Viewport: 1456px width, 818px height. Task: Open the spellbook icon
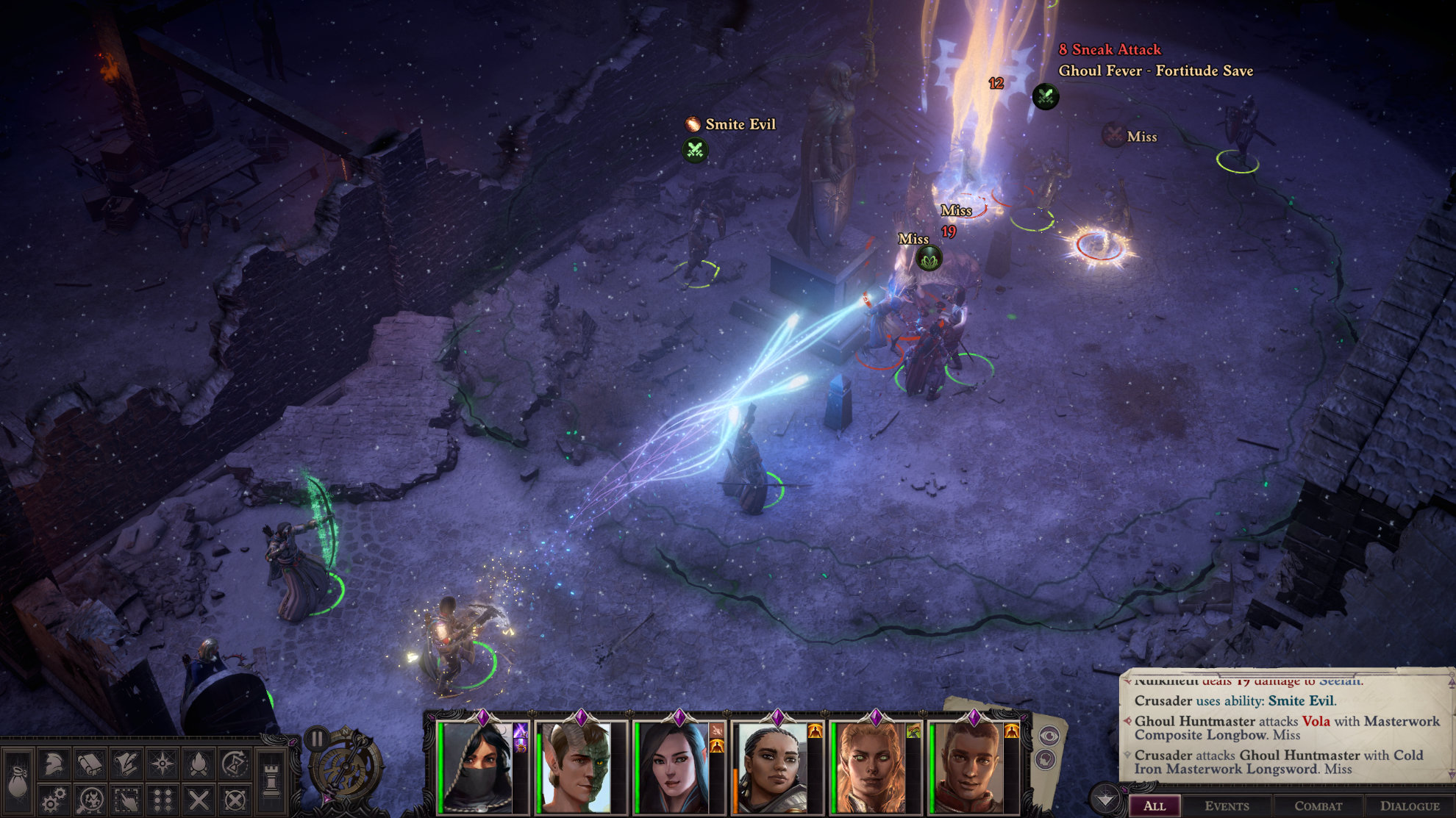tap(90, 764)
